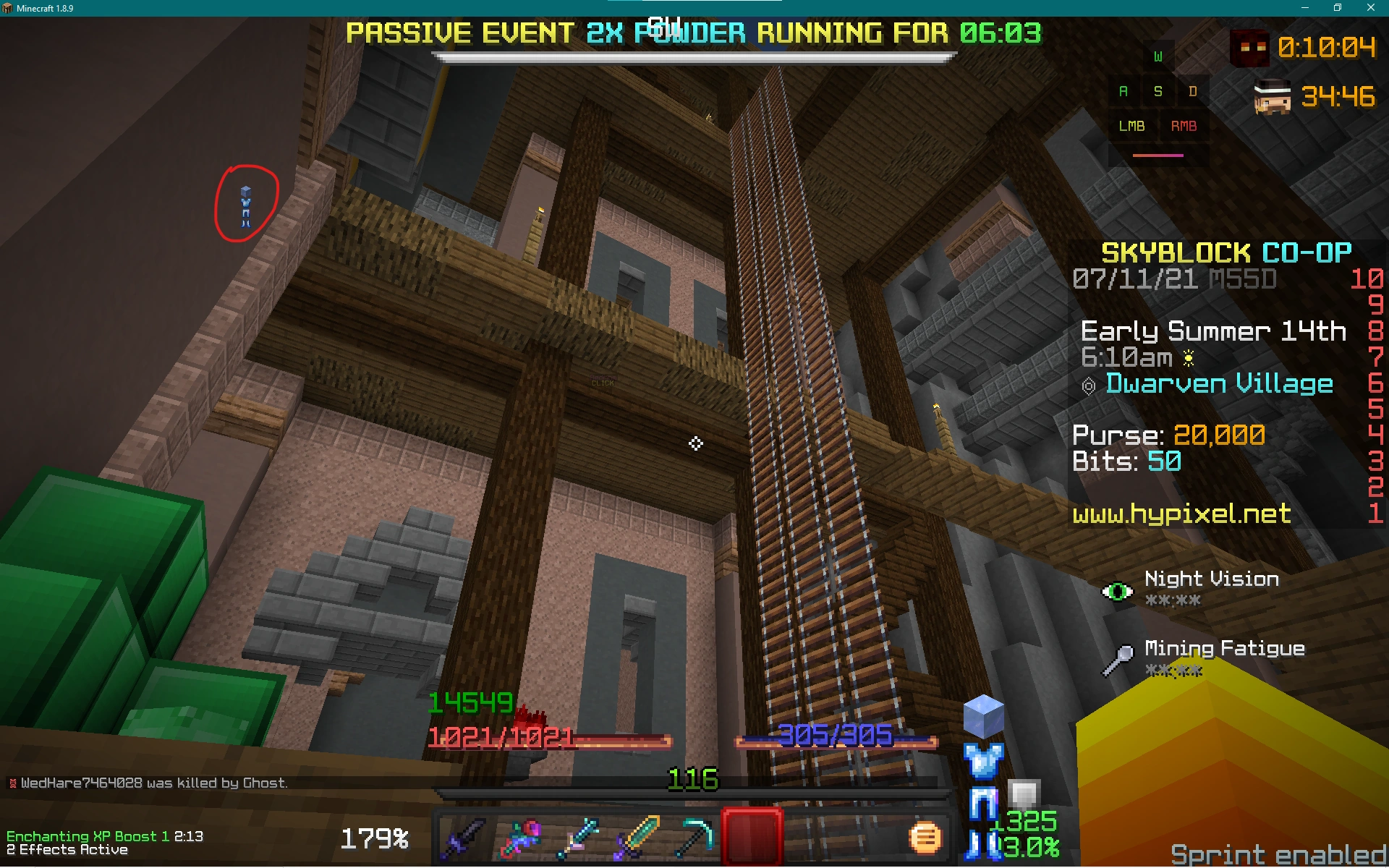Toggle the W key indicator
This screenshot has width=1389, height=868.
click(1157, 55)
